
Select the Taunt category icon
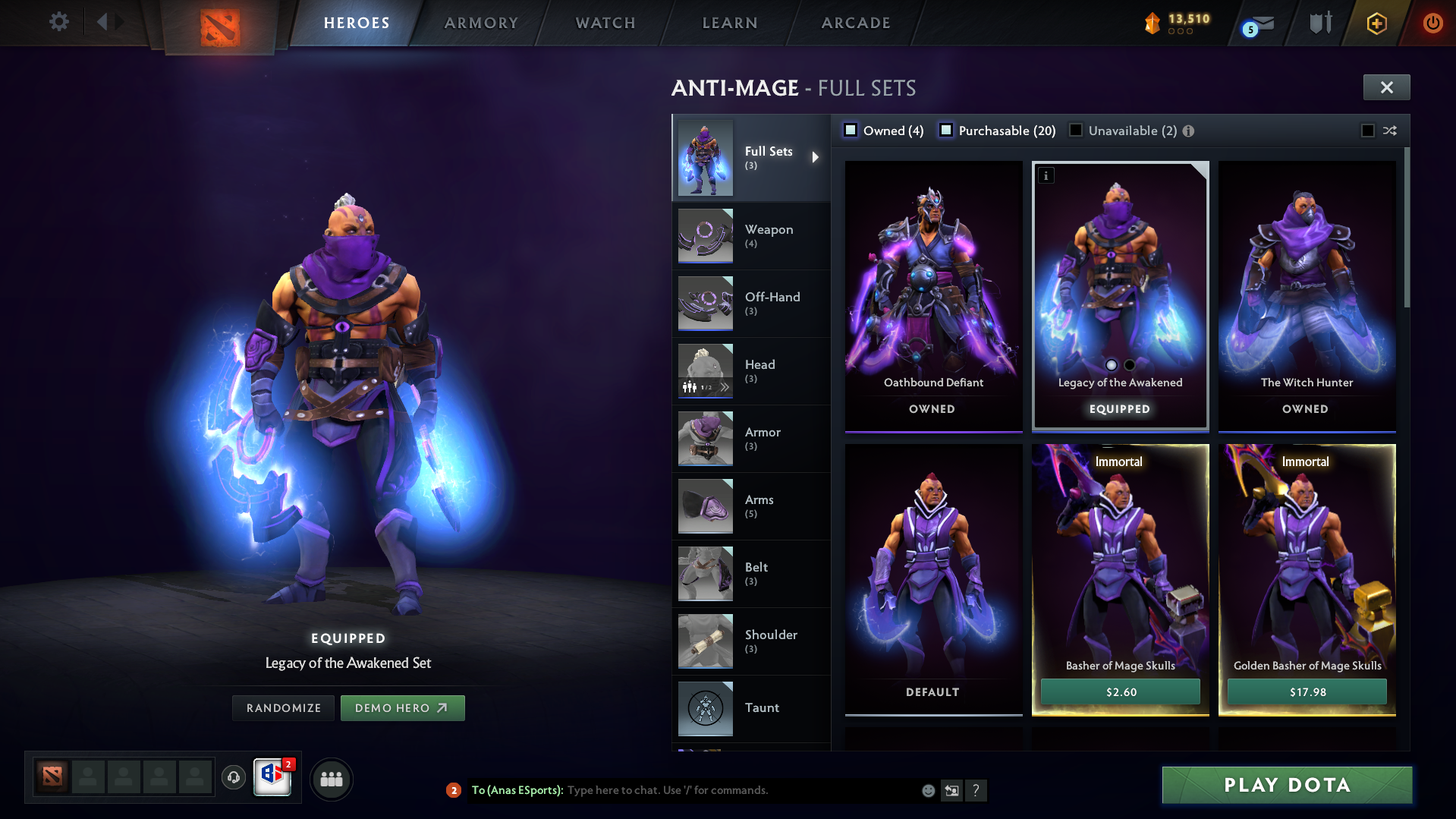click(705, 708)
